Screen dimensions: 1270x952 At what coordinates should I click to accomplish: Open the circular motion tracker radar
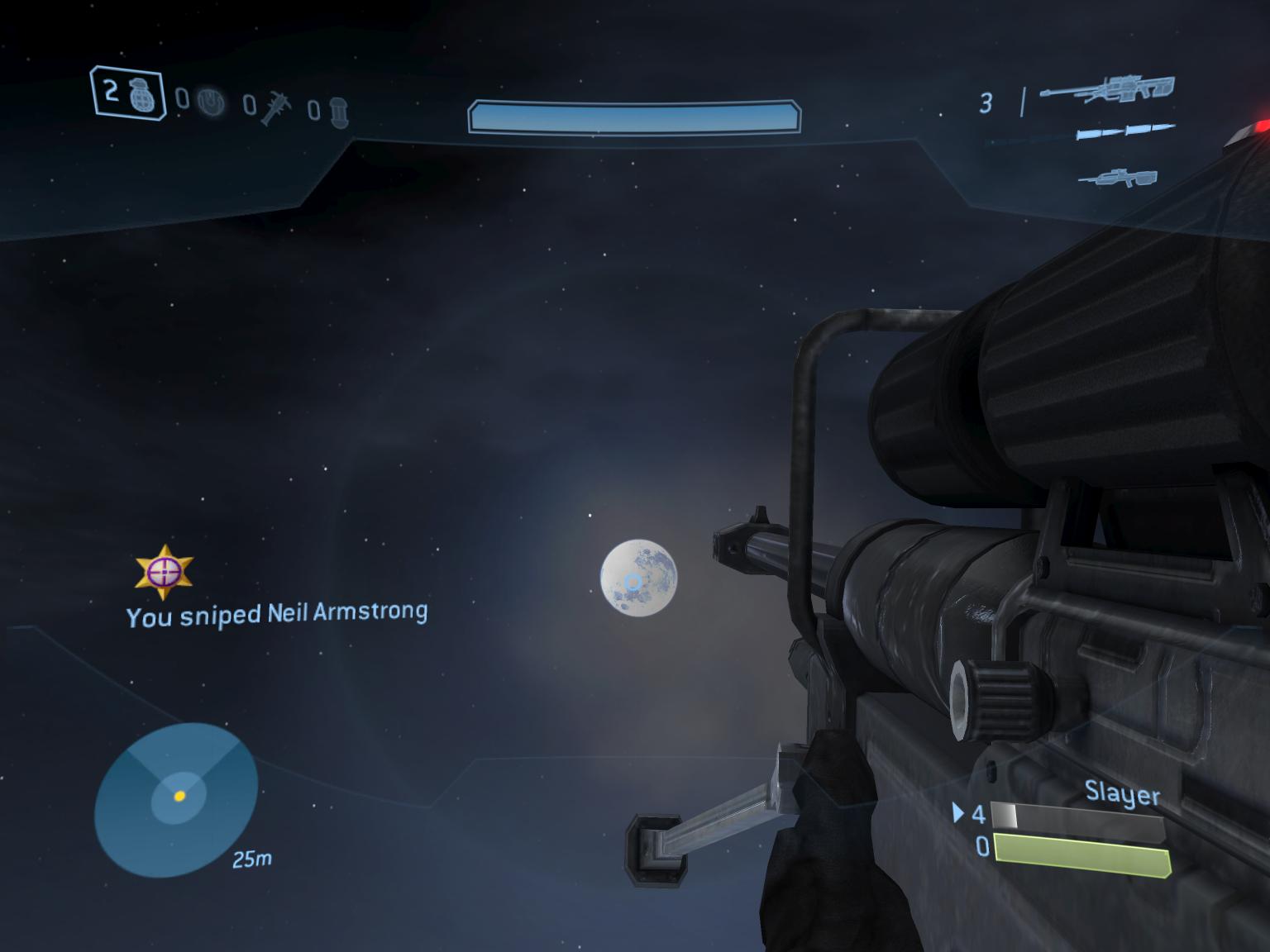click(x=176, y=798)
